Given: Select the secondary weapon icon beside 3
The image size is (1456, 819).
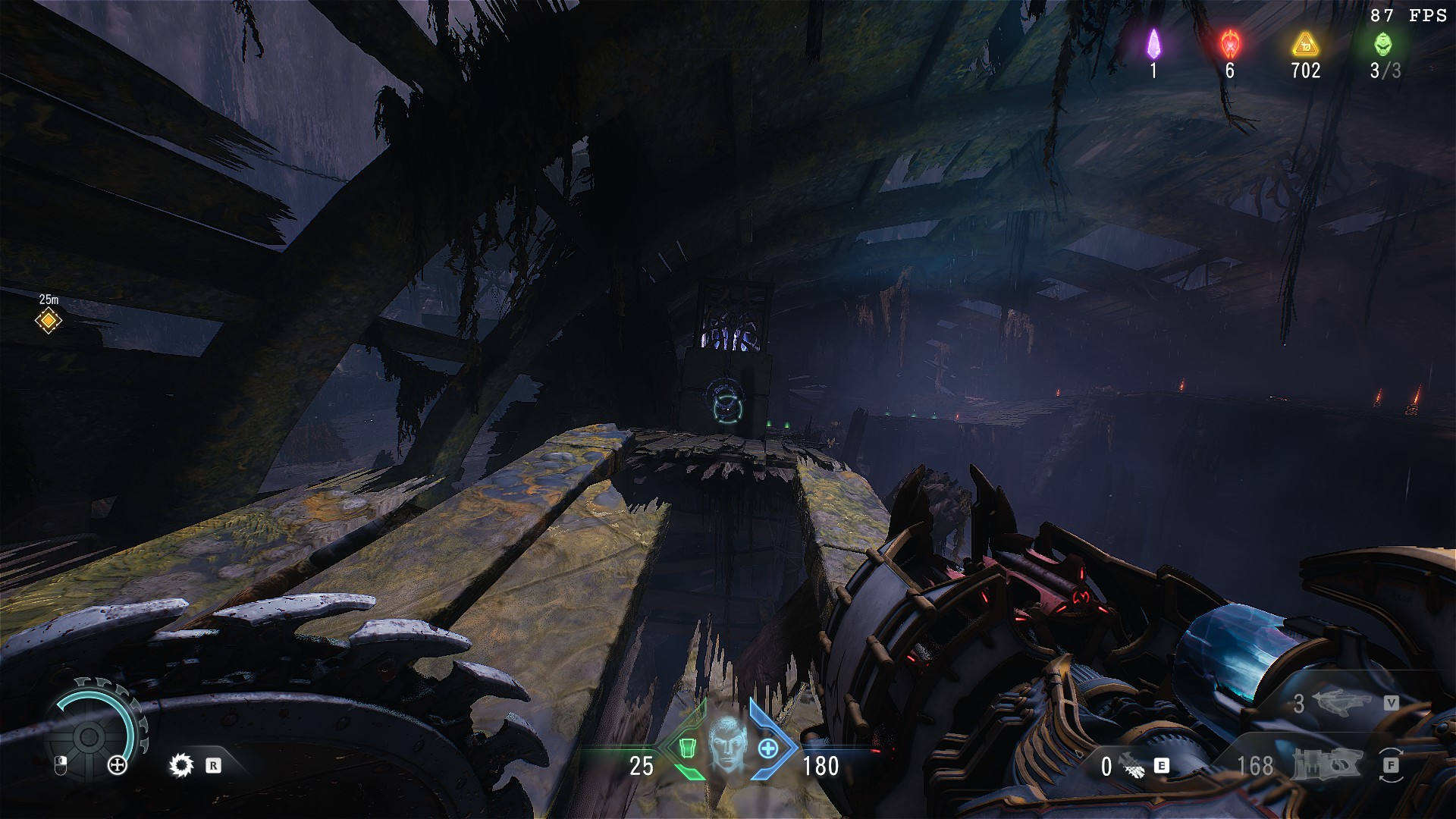Looking at the screenshot, I should click(x=1339, y=703).
